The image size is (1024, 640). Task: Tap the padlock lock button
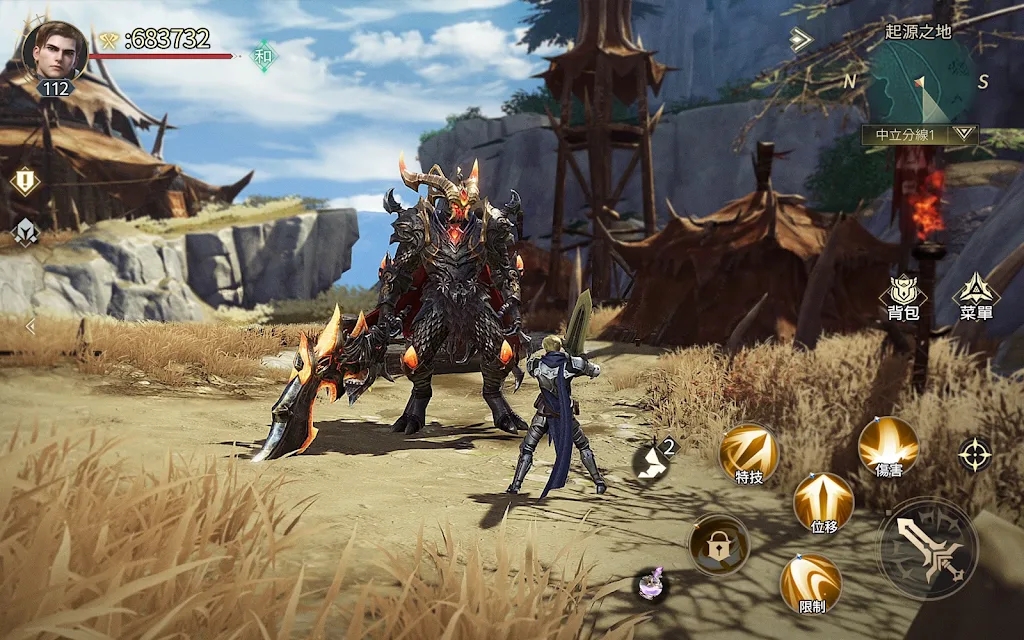[x=718, y=545]
